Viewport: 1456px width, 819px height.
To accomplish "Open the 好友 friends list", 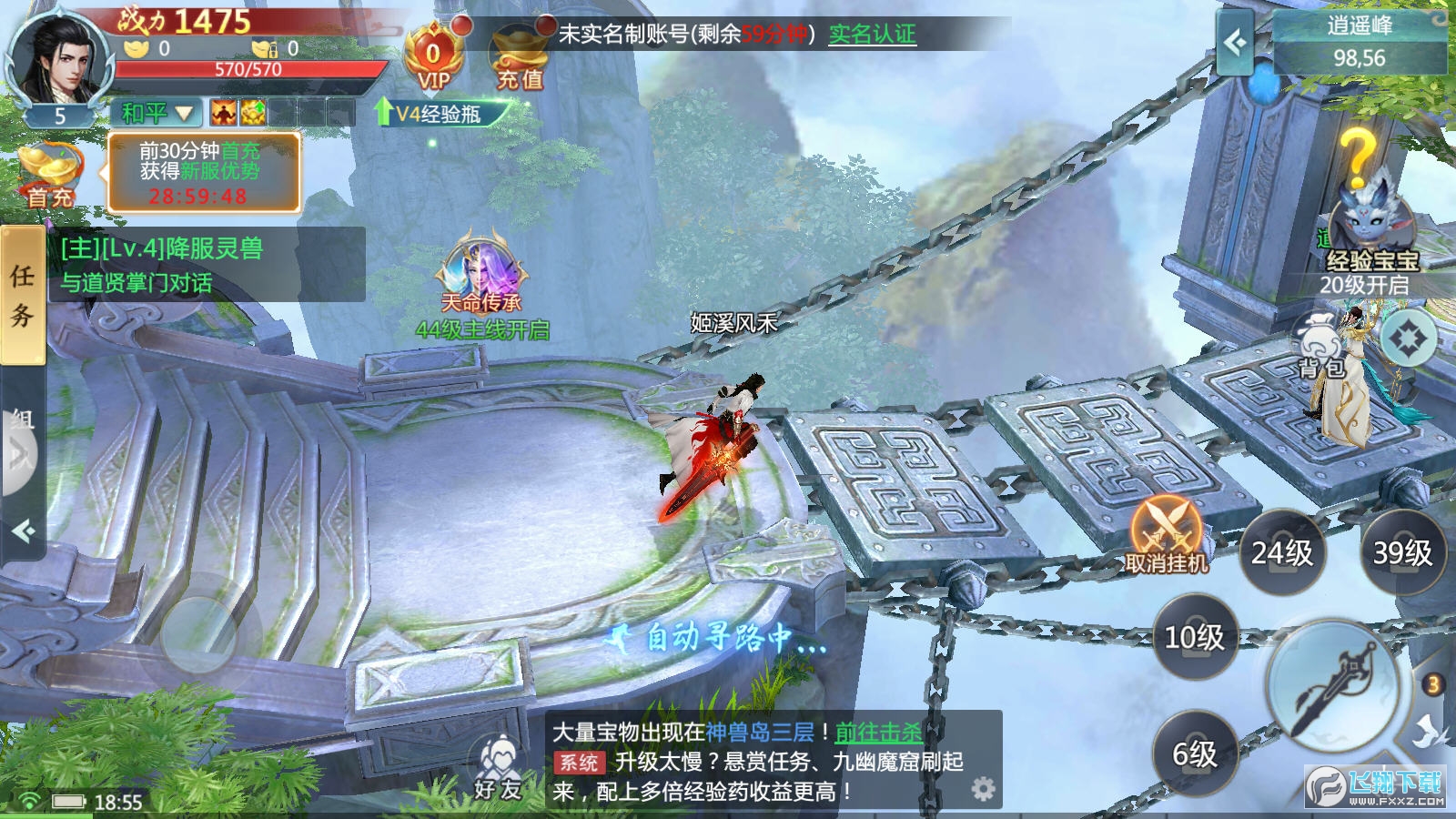I will (498, 769).
